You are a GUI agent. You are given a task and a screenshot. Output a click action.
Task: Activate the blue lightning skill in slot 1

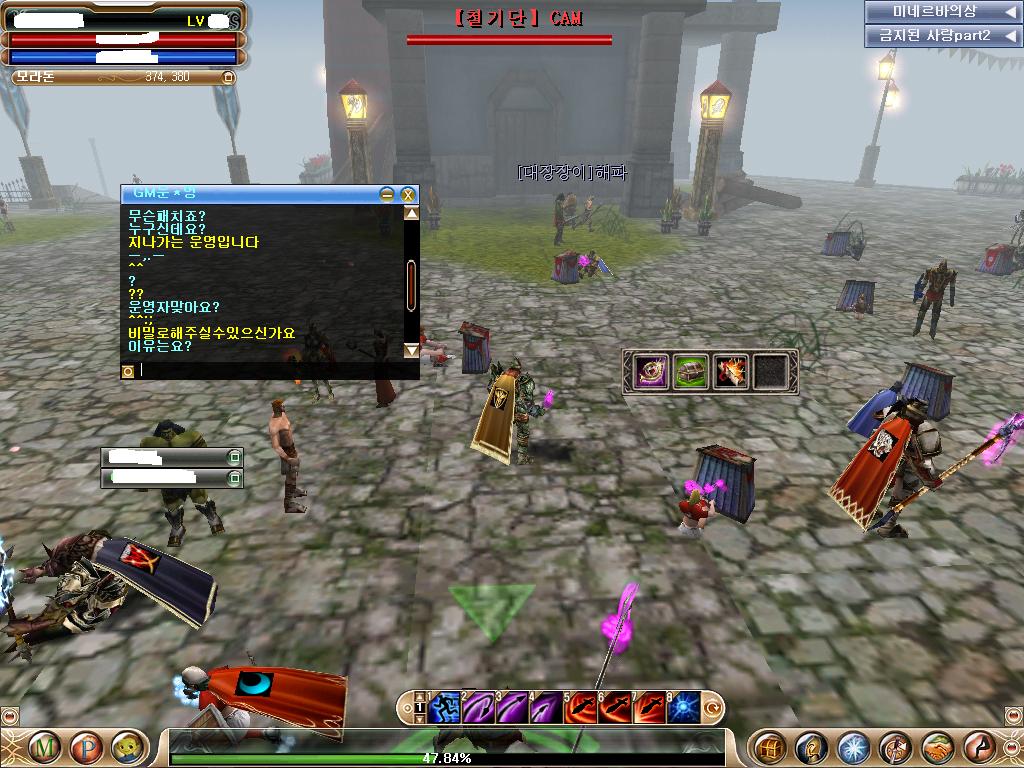point(444,707)
